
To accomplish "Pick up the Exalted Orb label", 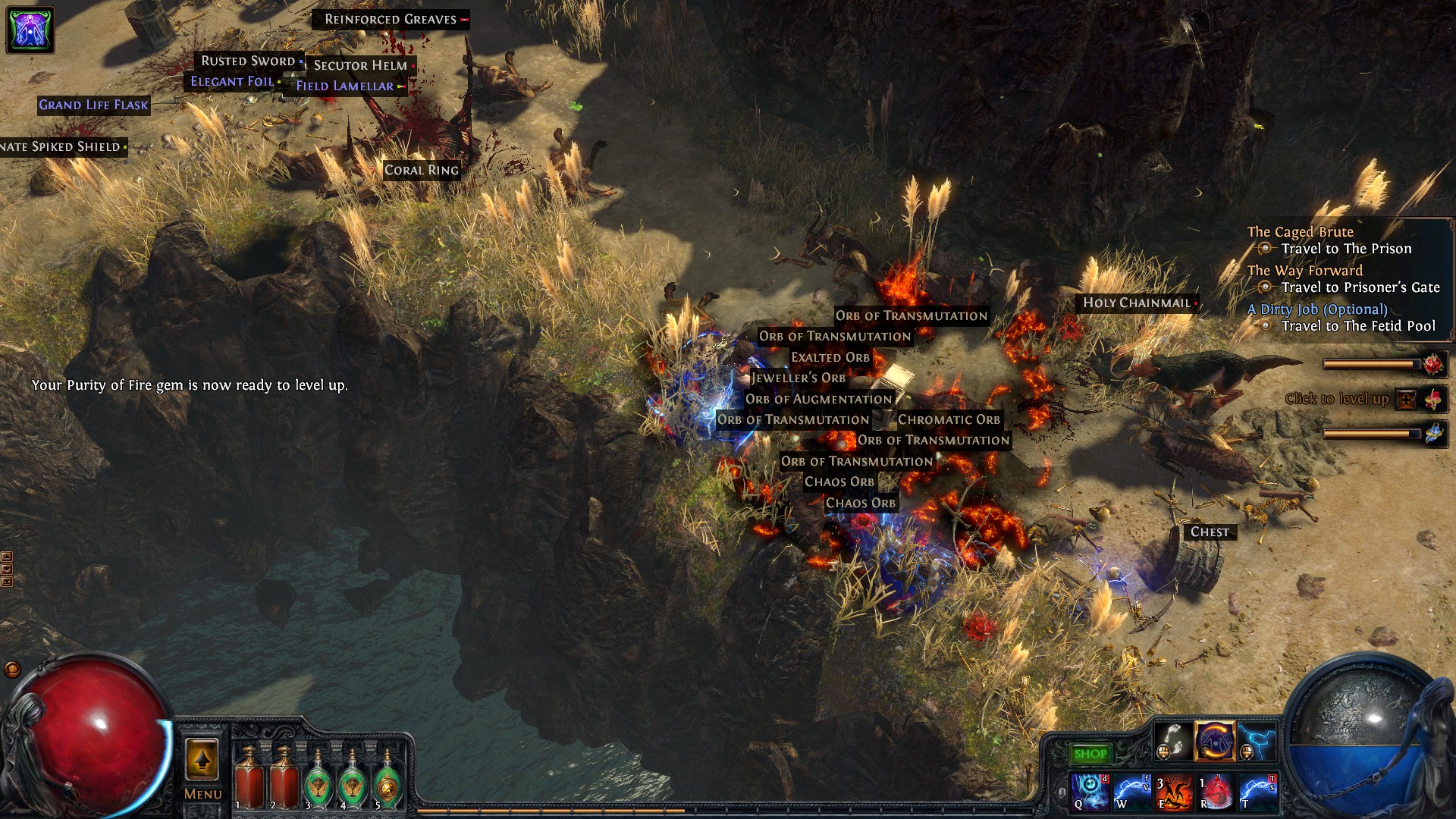I will pos(830,357).
